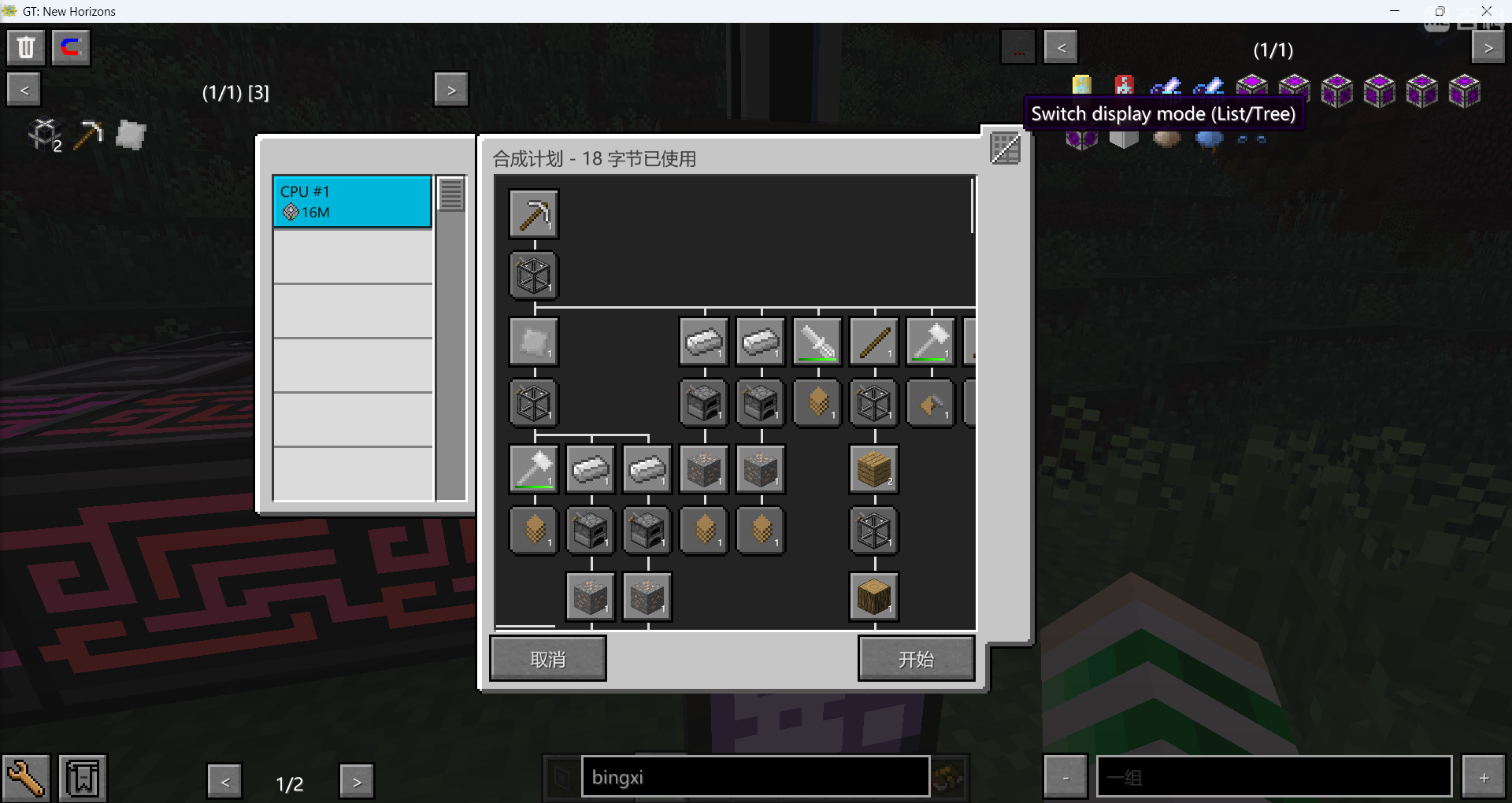The width and height of the screenshot is (1512, 803).
Task: Click the trash can delete button
Action: (x=26, y=47)
